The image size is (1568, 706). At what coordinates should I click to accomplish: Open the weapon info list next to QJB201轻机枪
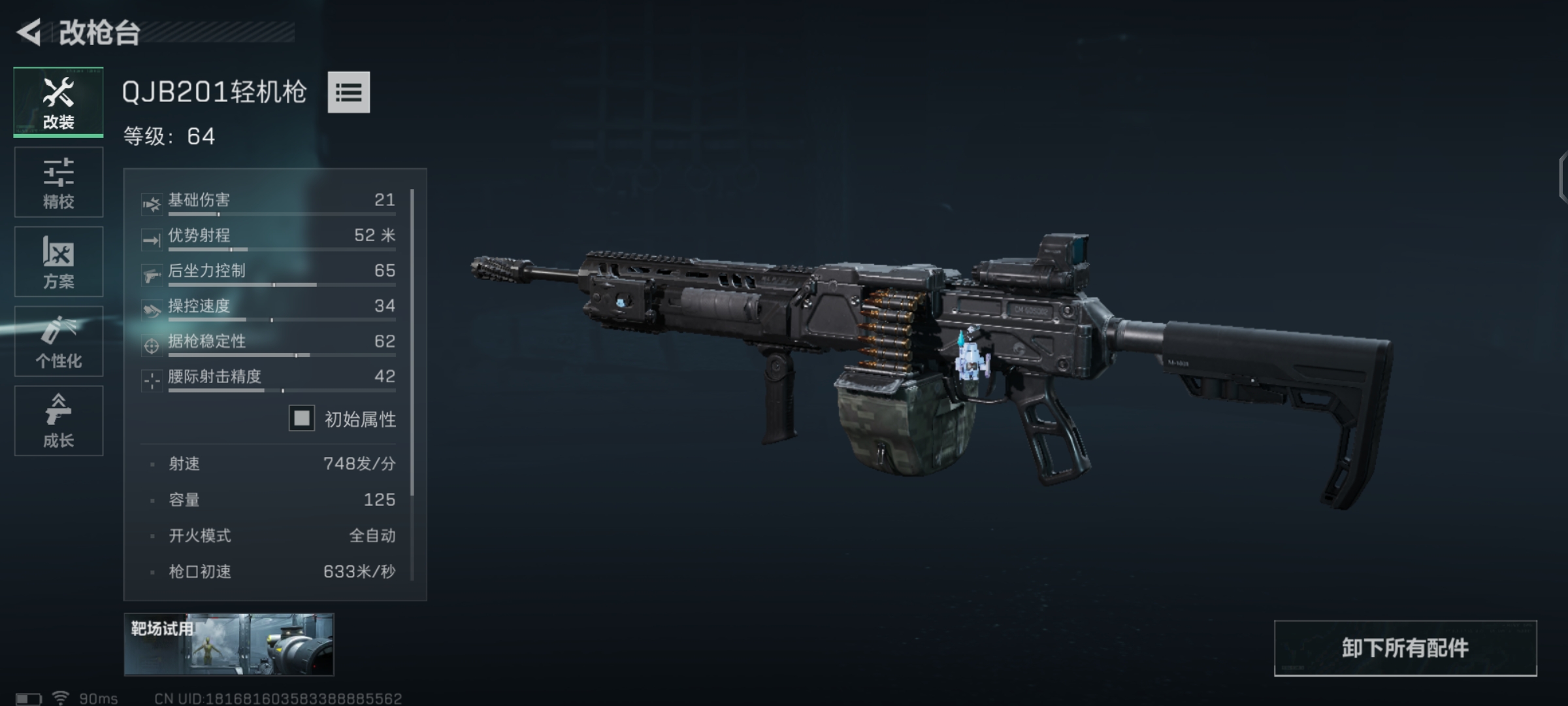click(x=348, y=93)
